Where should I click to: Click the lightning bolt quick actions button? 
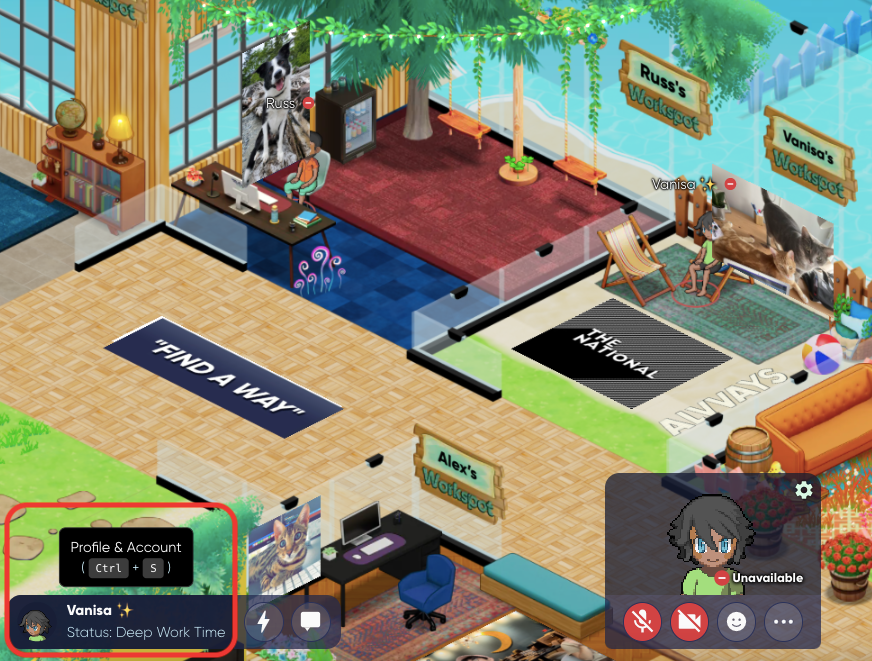click(264, 621)
